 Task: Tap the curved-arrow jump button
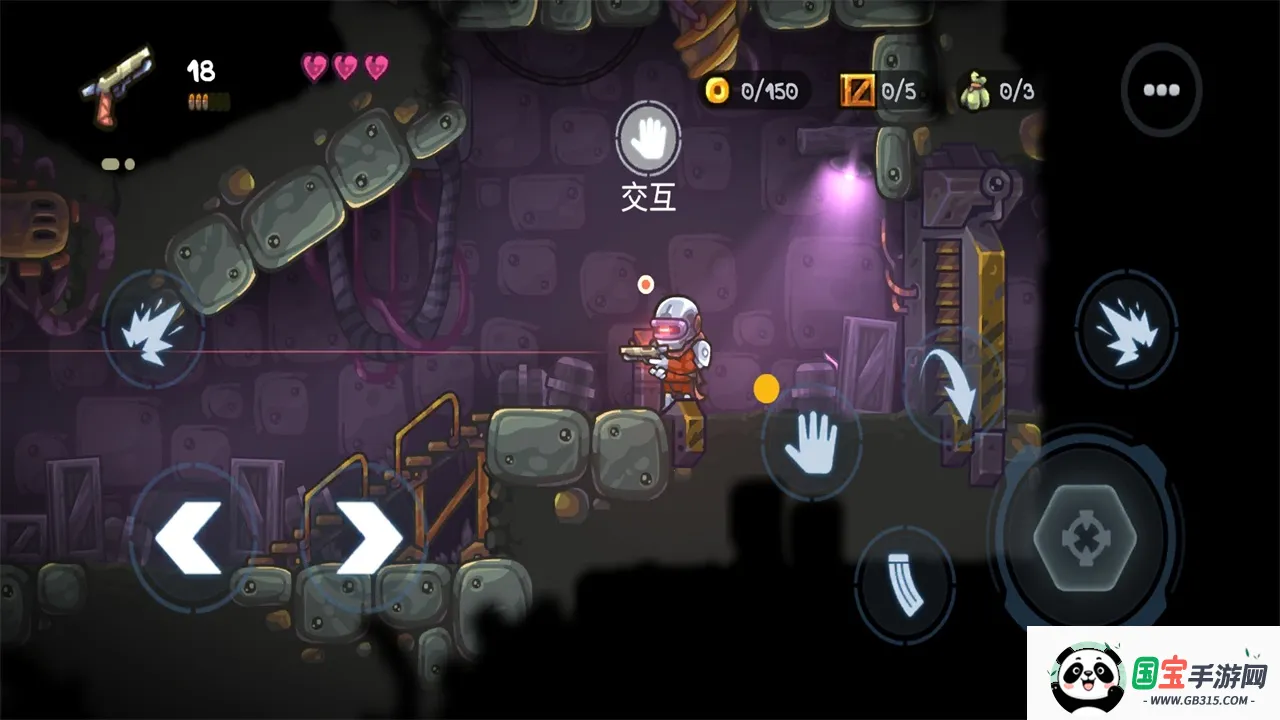[x=956, y=385]
